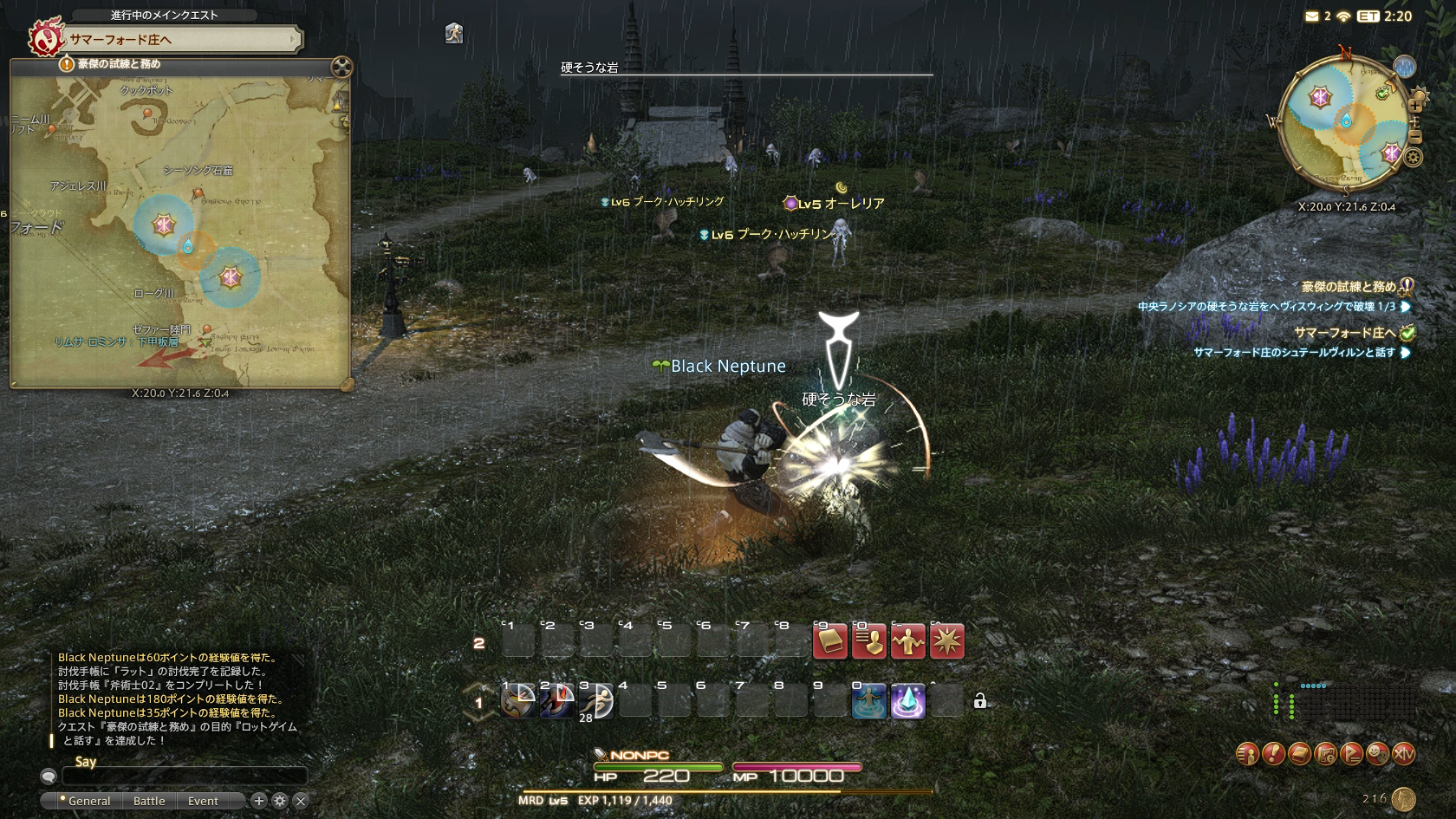The image size is (1456, 819).
Task: Open the Character micro menu icon
Action: [1247, 754]
